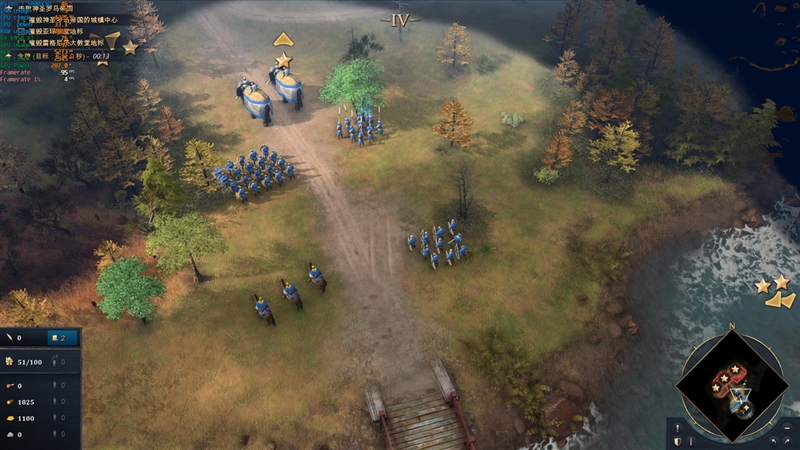Click the gold resource icon showing 1100
Image resolution: width=800 pixels, height=450 pixels.
[9, 417]
